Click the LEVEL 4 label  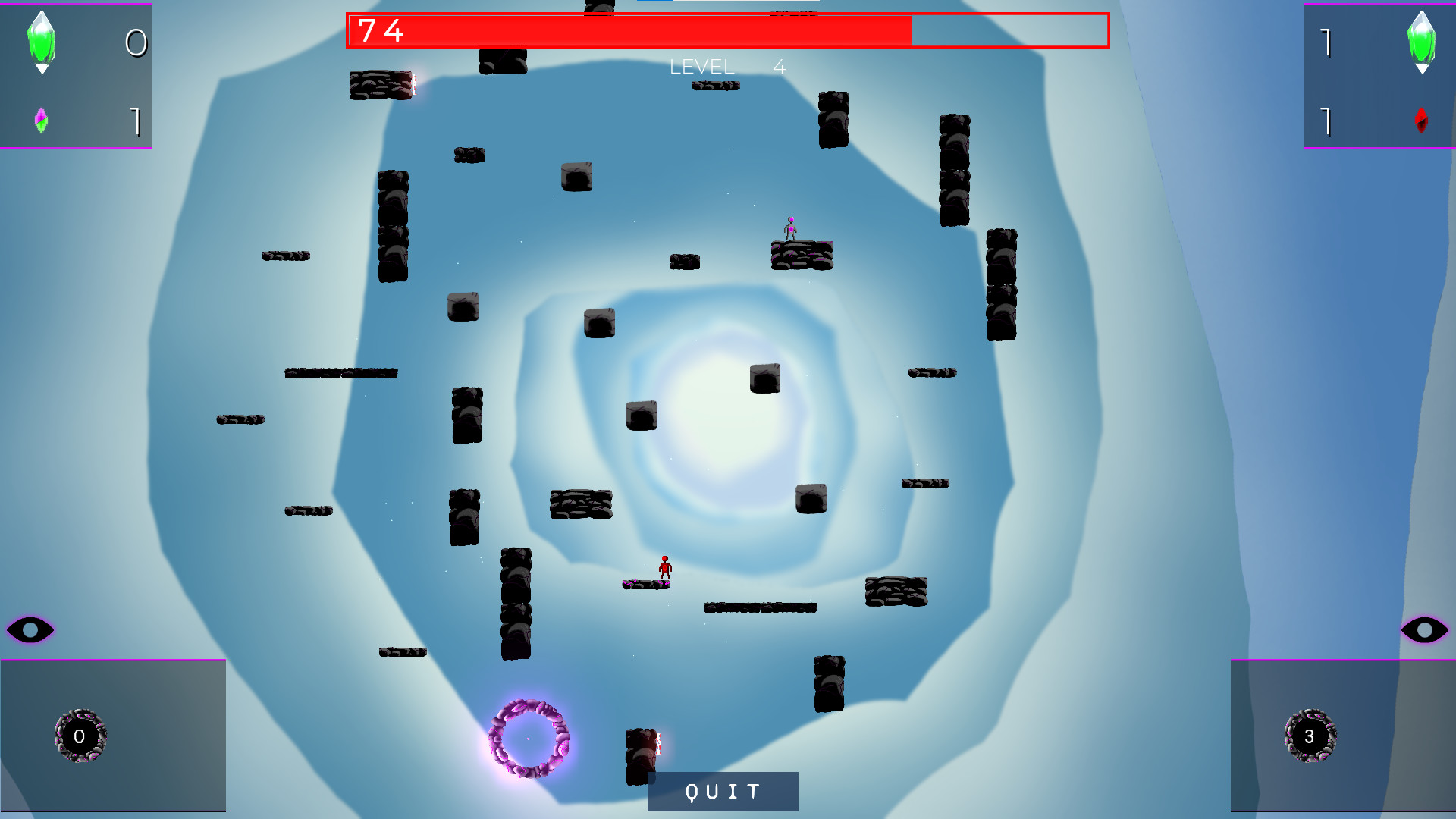pos(728,67)
